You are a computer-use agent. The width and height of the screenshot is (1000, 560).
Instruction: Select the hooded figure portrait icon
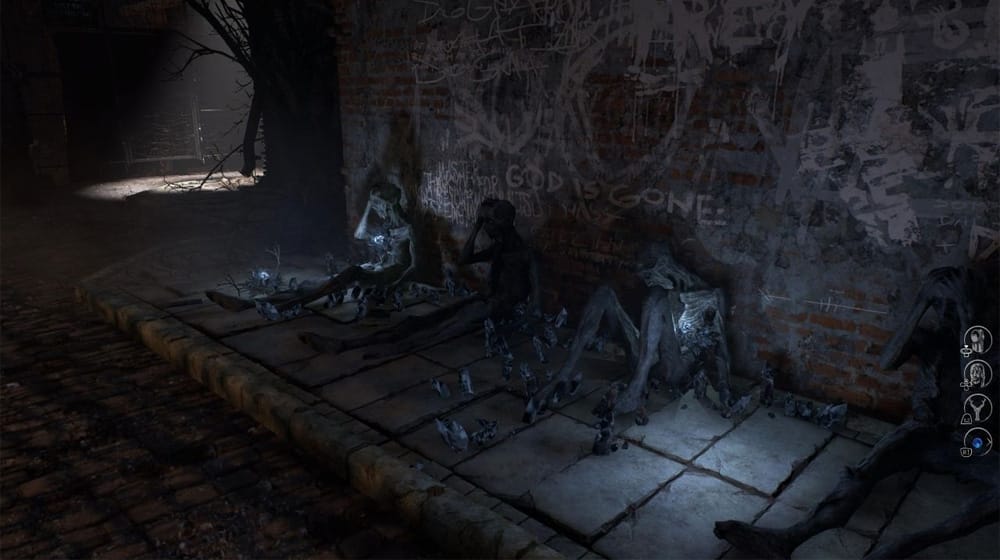(979, 340)
